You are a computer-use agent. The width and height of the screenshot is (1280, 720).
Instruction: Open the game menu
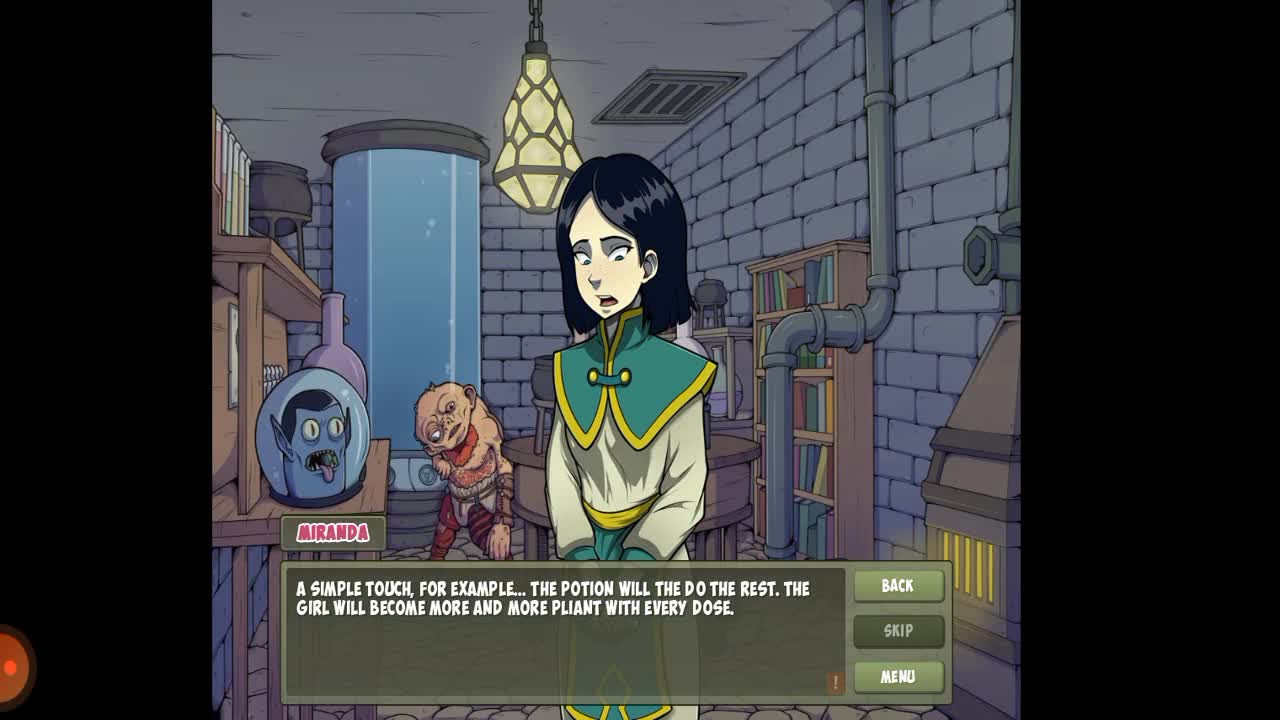tap(898, 677)
